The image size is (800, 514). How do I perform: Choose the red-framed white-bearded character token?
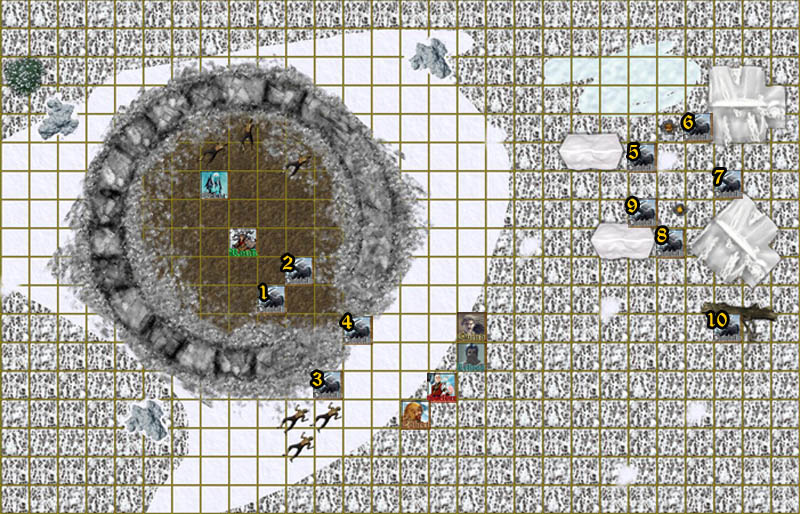coord(442,386)
